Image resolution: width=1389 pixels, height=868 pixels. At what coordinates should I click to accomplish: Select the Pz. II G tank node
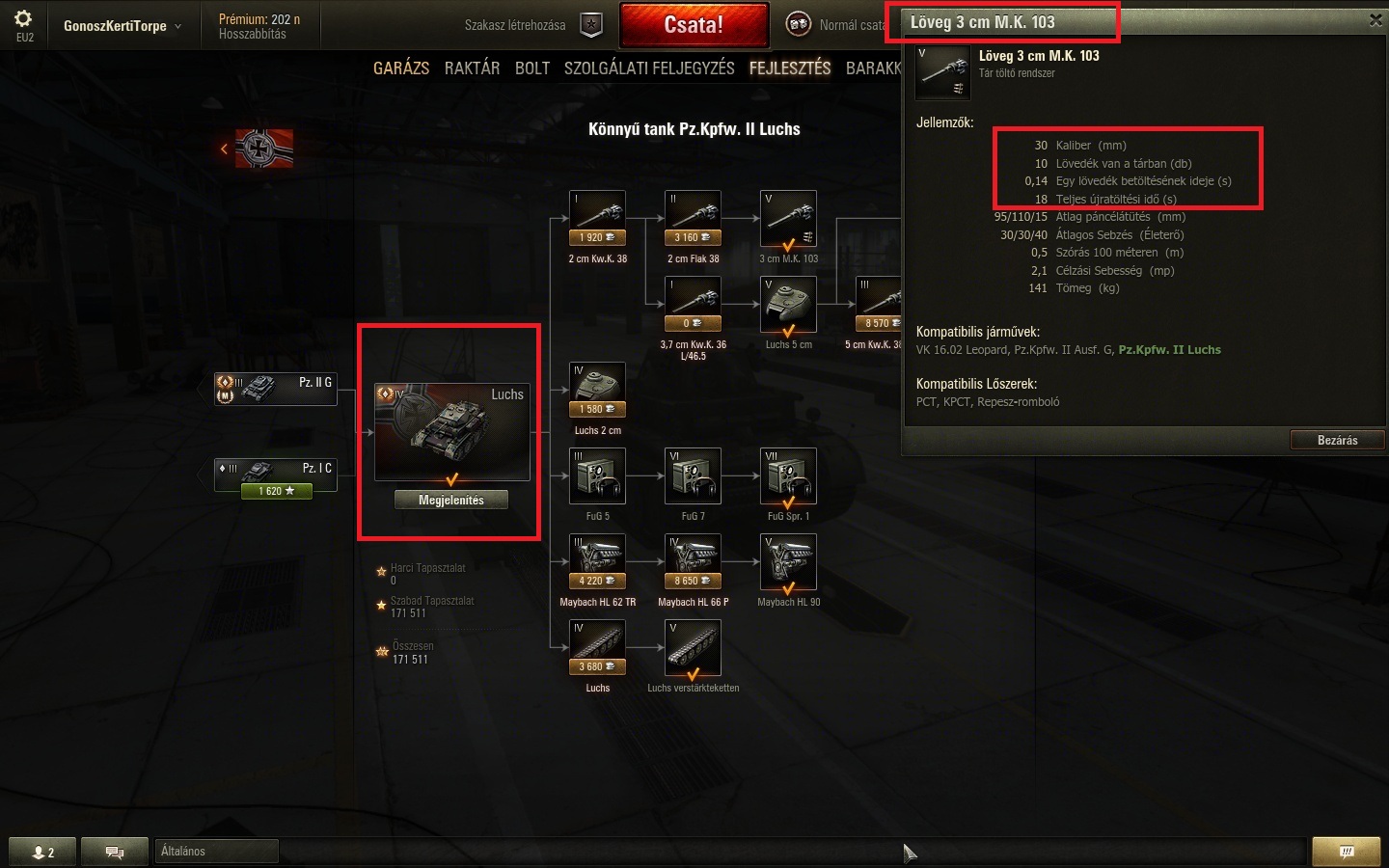[276, 389]
